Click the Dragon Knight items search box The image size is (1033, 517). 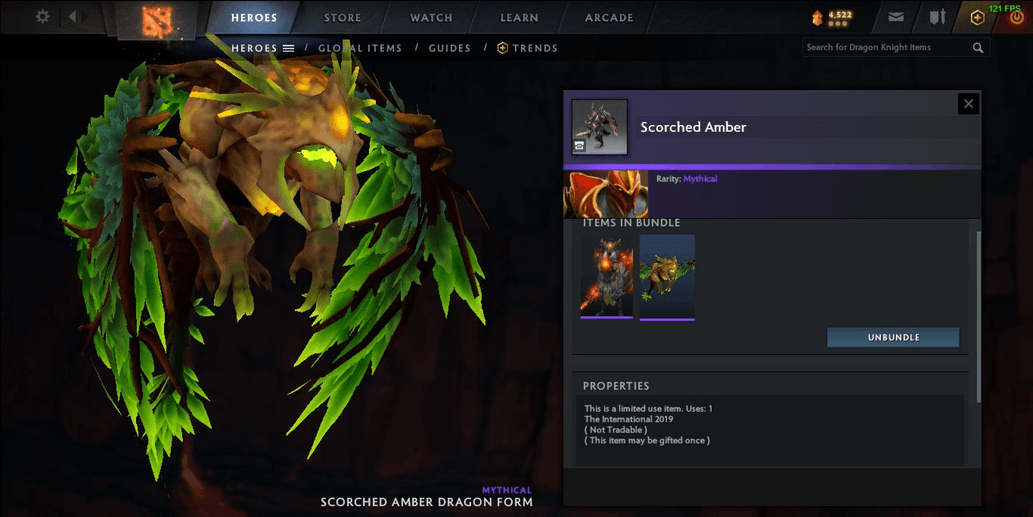pyautogui.click(x=888, y=47)
